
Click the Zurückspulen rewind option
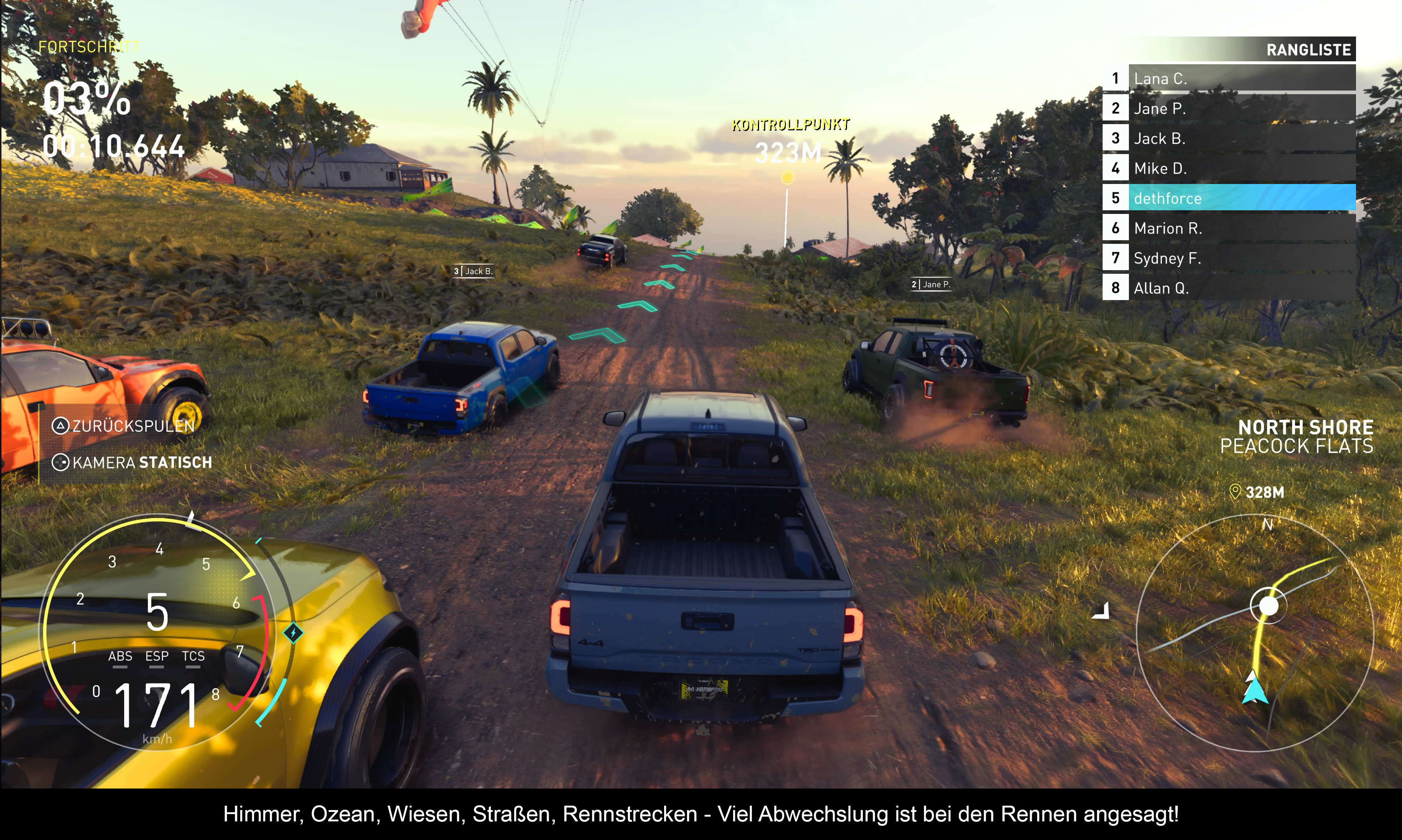[125, 426]
